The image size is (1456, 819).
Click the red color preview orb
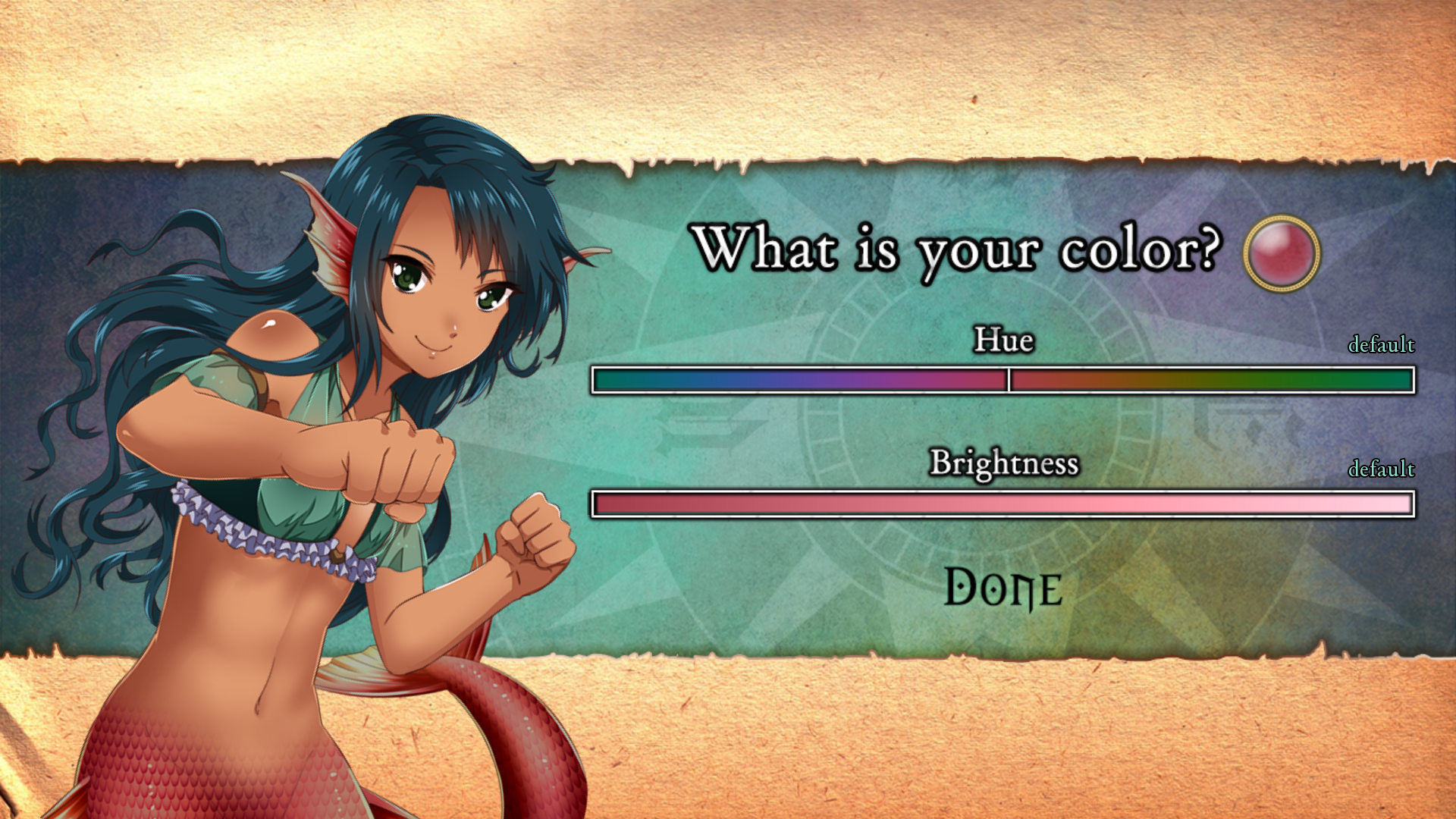pyautogui.click(x=1282, y=253)
